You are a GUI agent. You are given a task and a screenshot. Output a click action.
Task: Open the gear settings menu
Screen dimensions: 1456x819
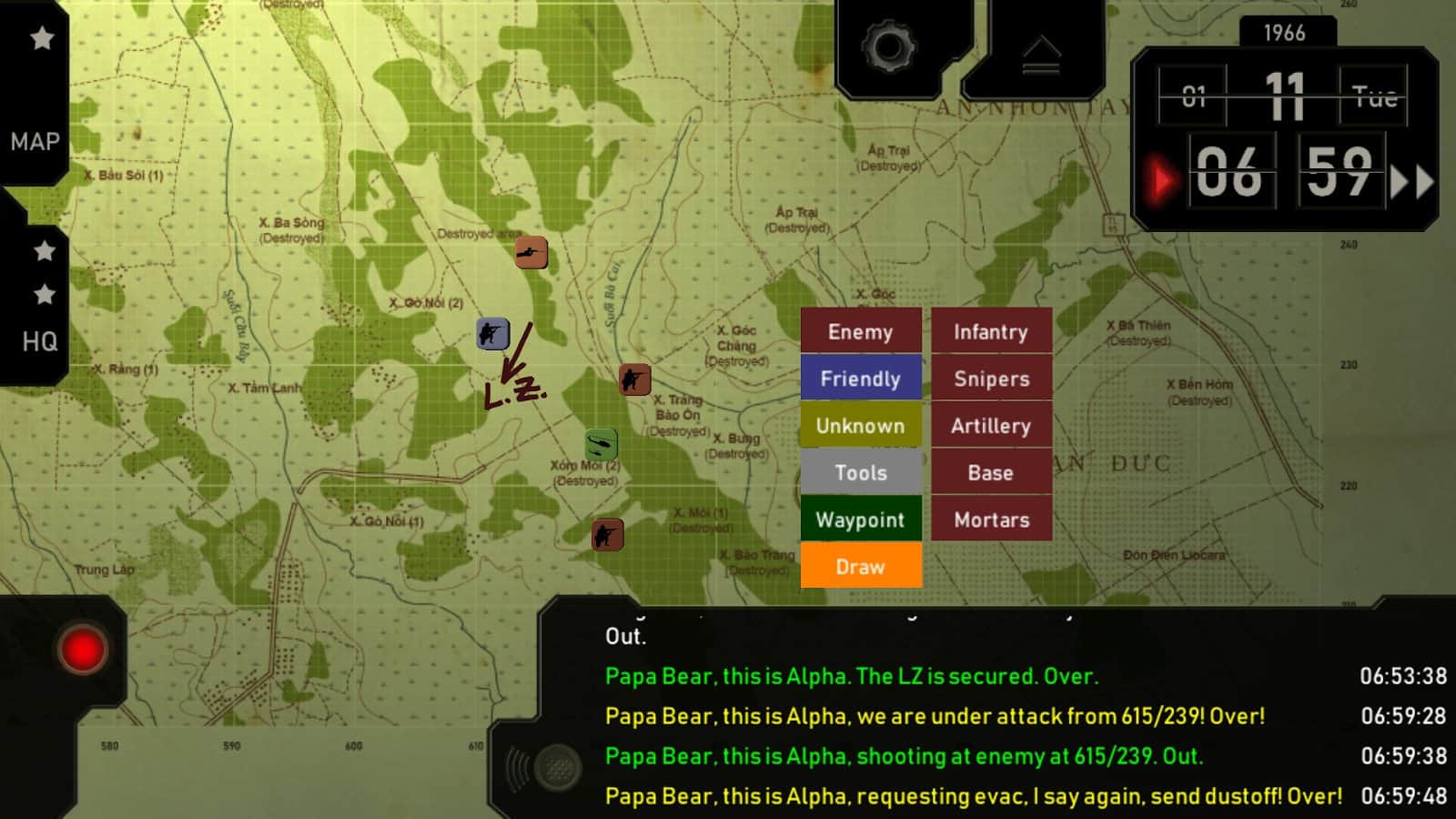[888, 47]
